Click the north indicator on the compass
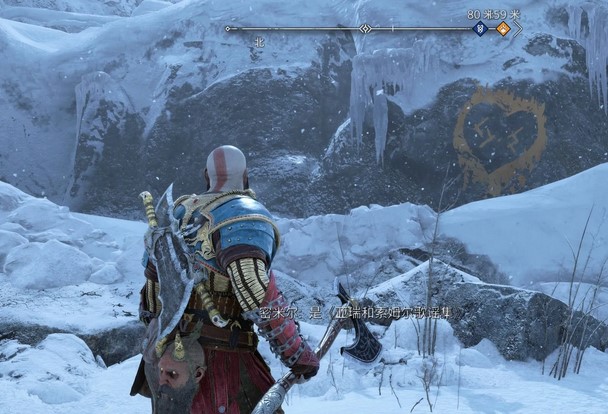Viewport: 608px width, 414px height. (259, 42)
